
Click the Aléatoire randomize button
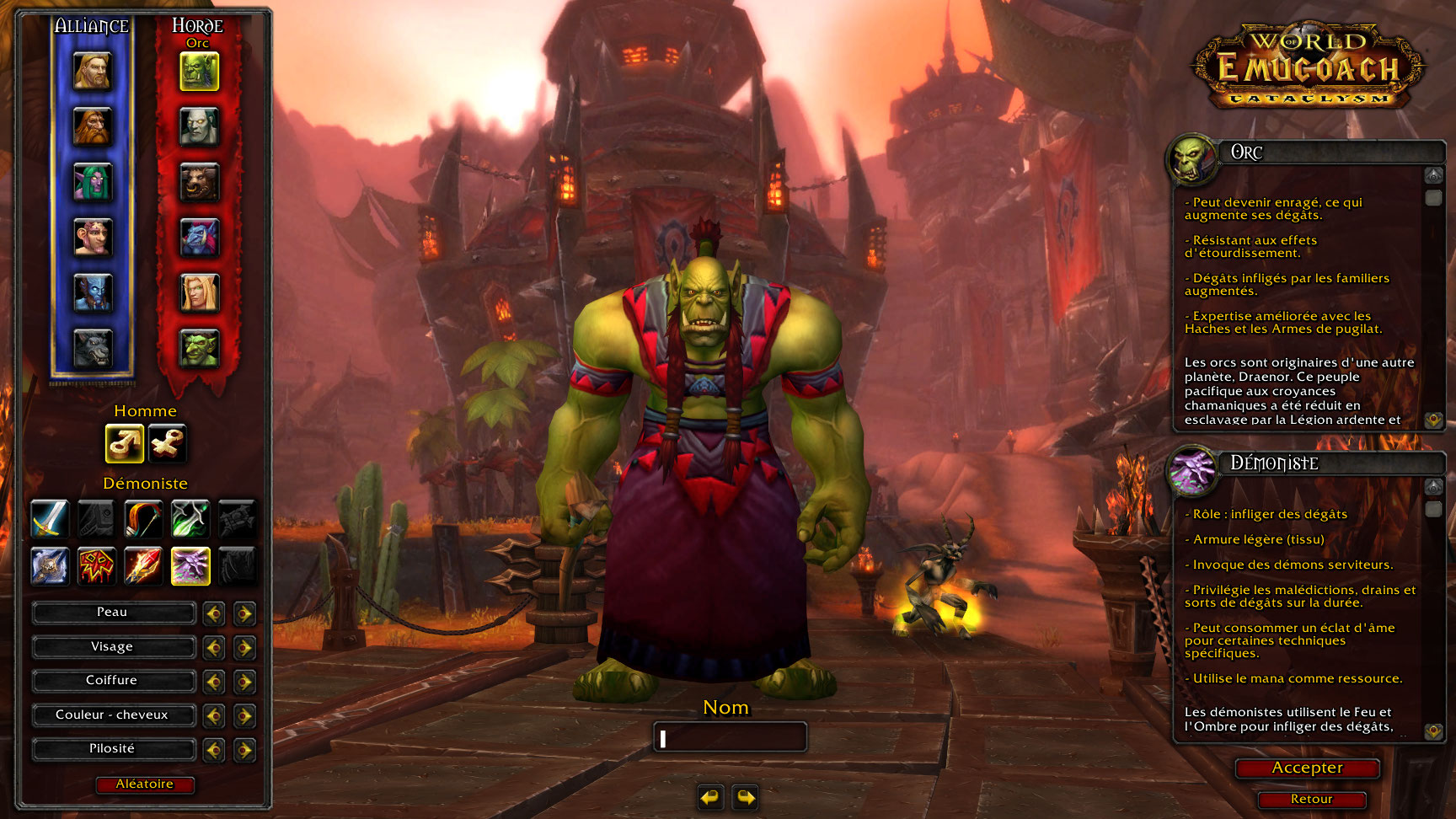[144, 784]
